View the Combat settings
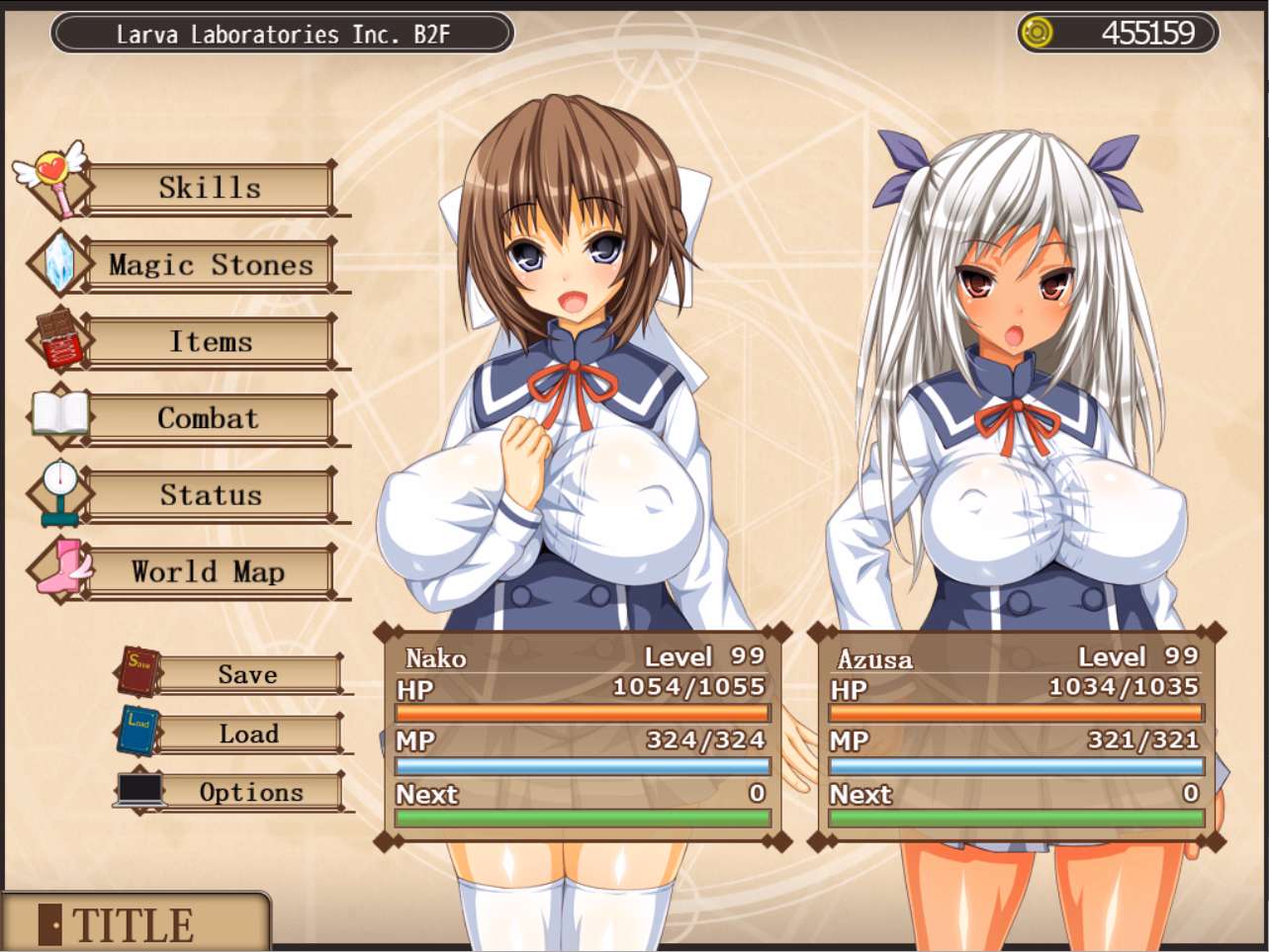Viewport: 1269px width, 952px height. [210, 418]
